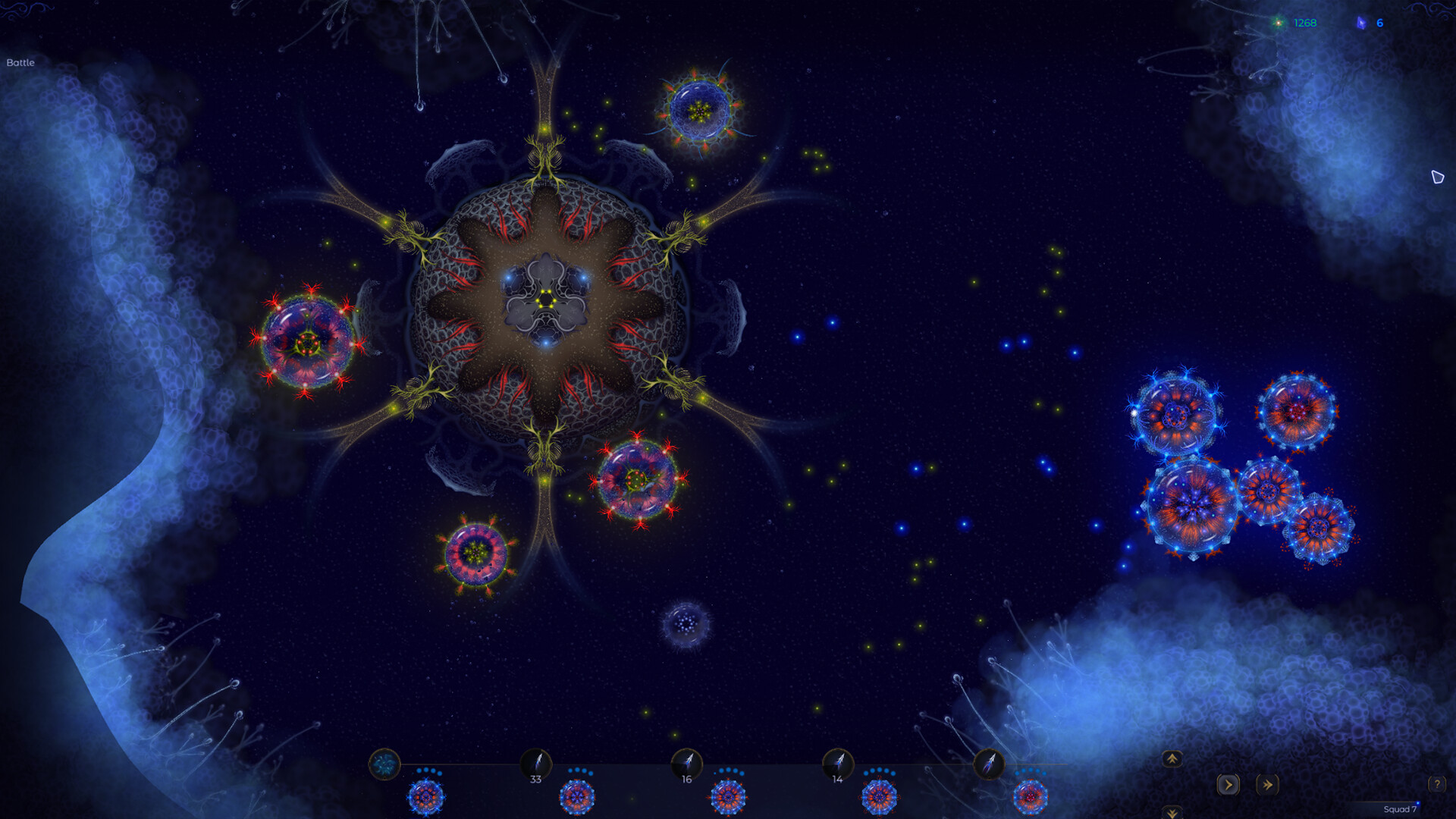This screenshot has height=819, width=1456.
Task: Click the Battle label in the top left corner
Action: (20, 63)
